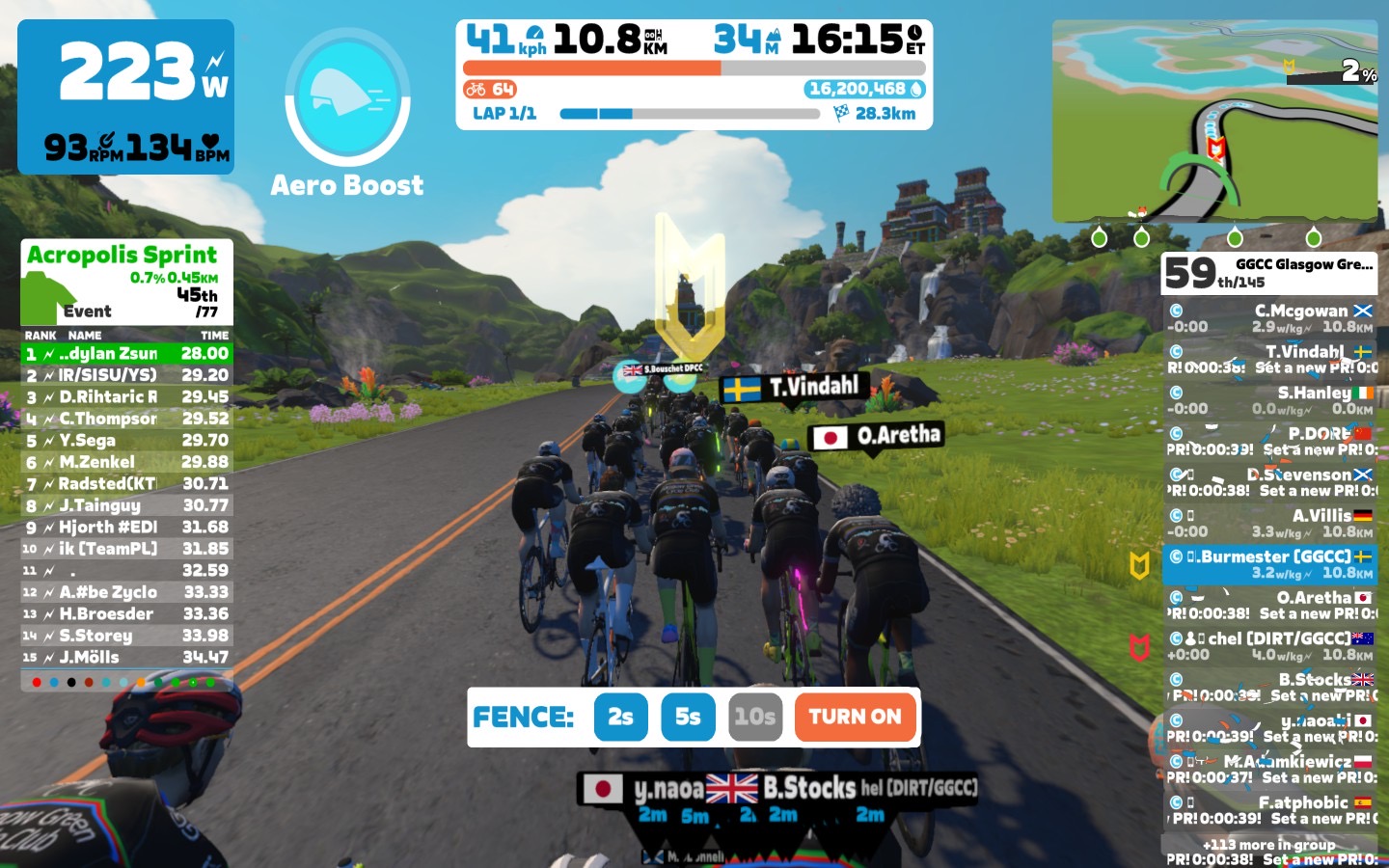The image size is (1389, 868).
Task: Select rider T.Vindahl in nearby list
Action: pos(1269,359)
